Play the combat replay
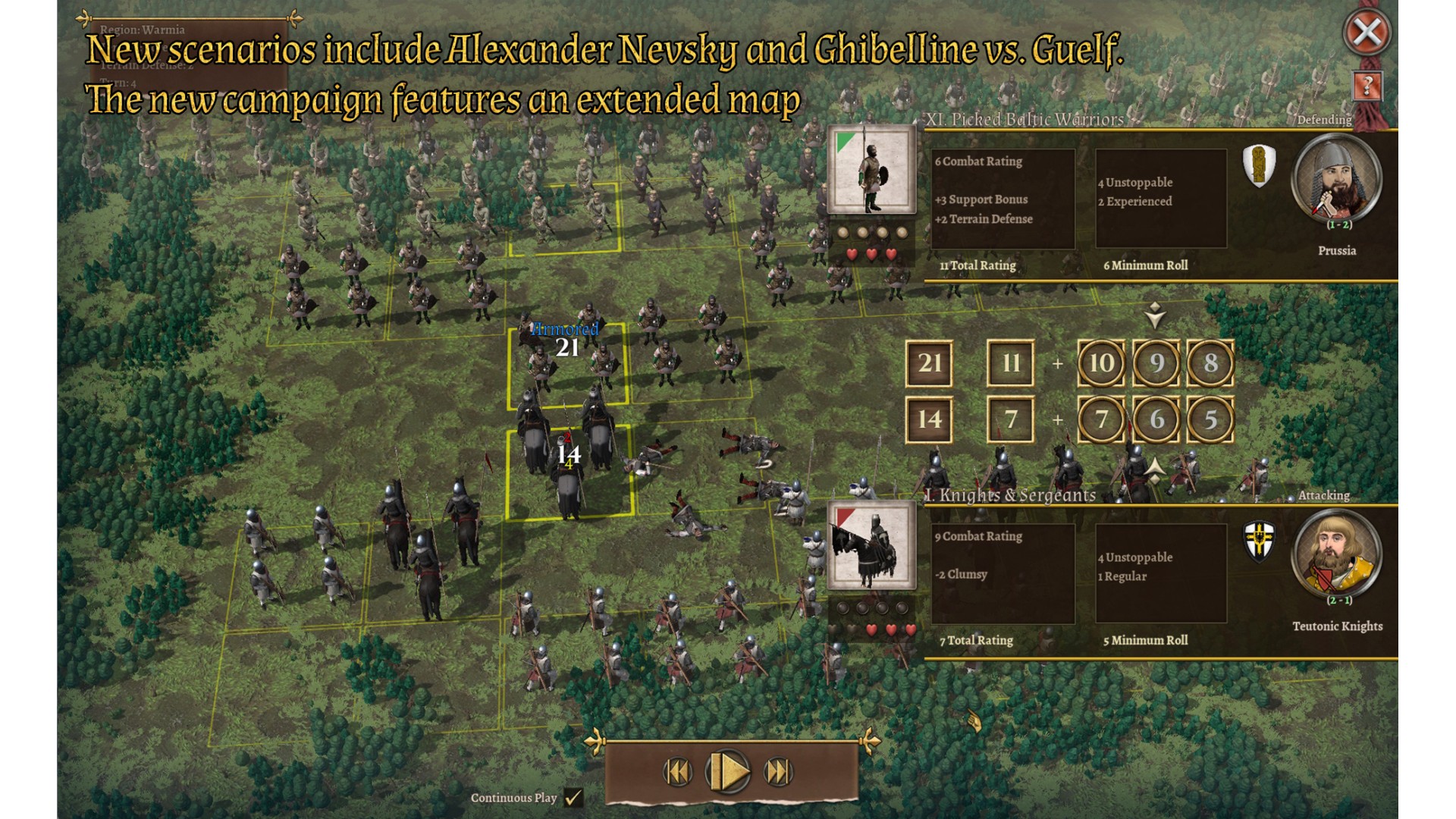This screenshot has width=1456, height=819. point(728,772)
